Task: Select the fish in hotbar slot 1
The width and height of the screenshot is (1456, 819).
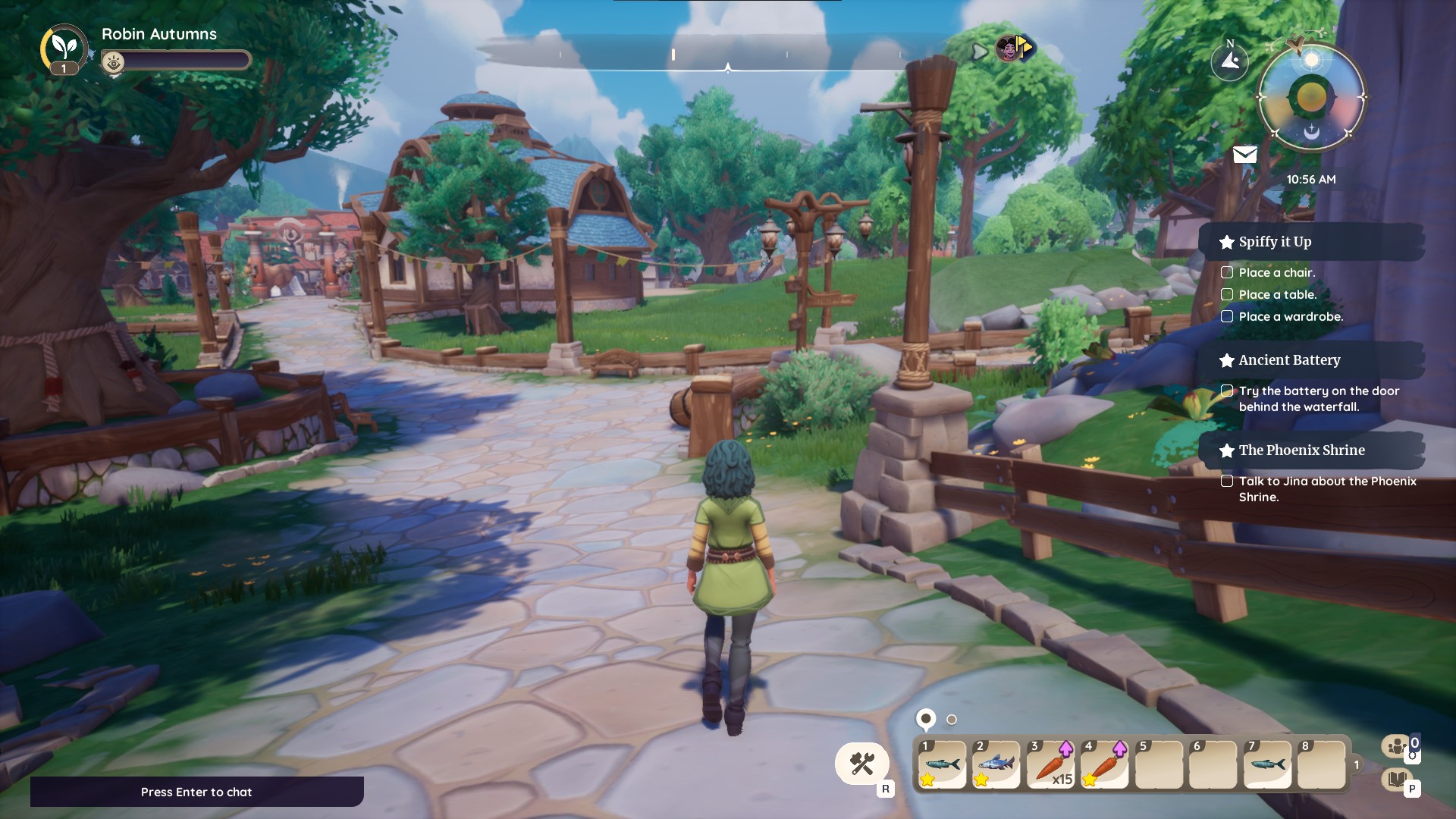Action: tap(943, 764)
